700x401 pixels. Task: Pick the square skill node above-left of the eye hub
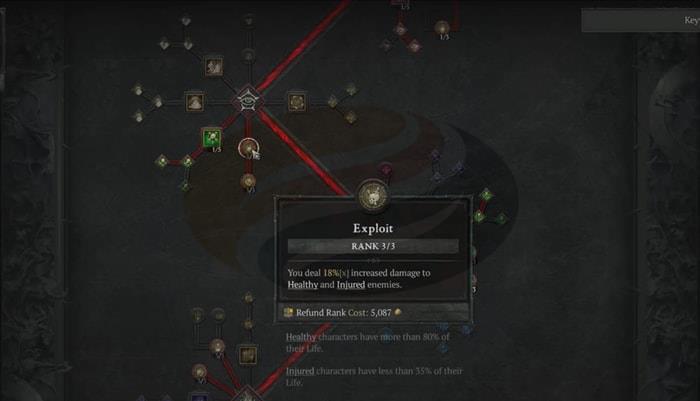pos(213,66)
